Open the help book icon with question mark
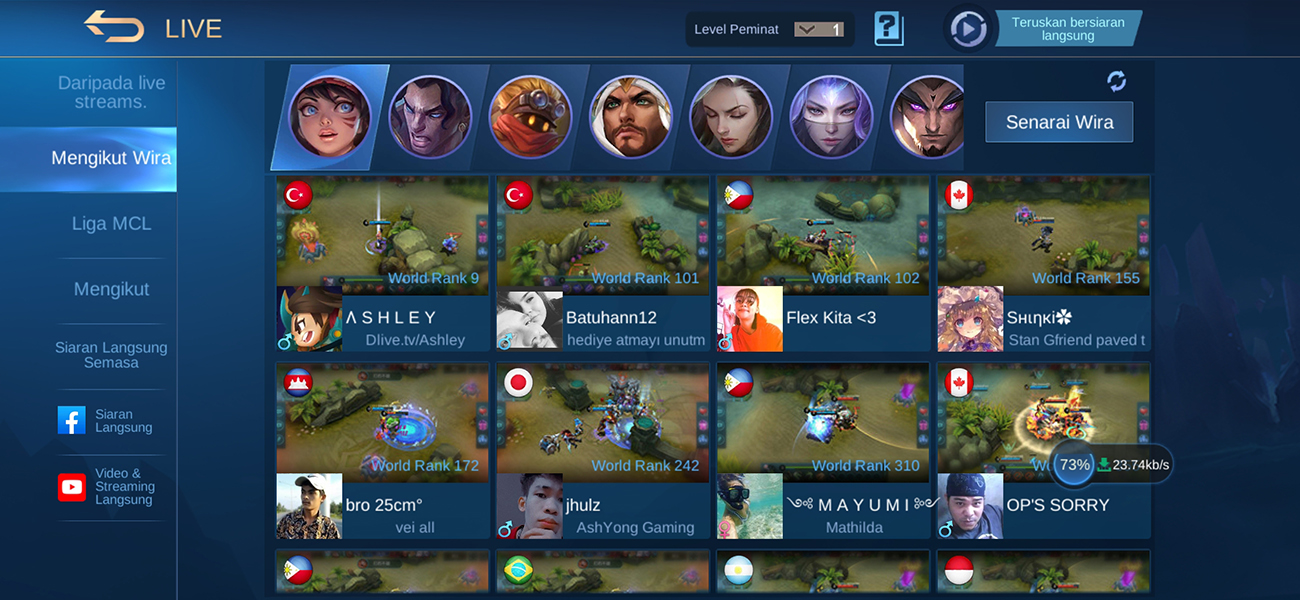 click(888, 29)
